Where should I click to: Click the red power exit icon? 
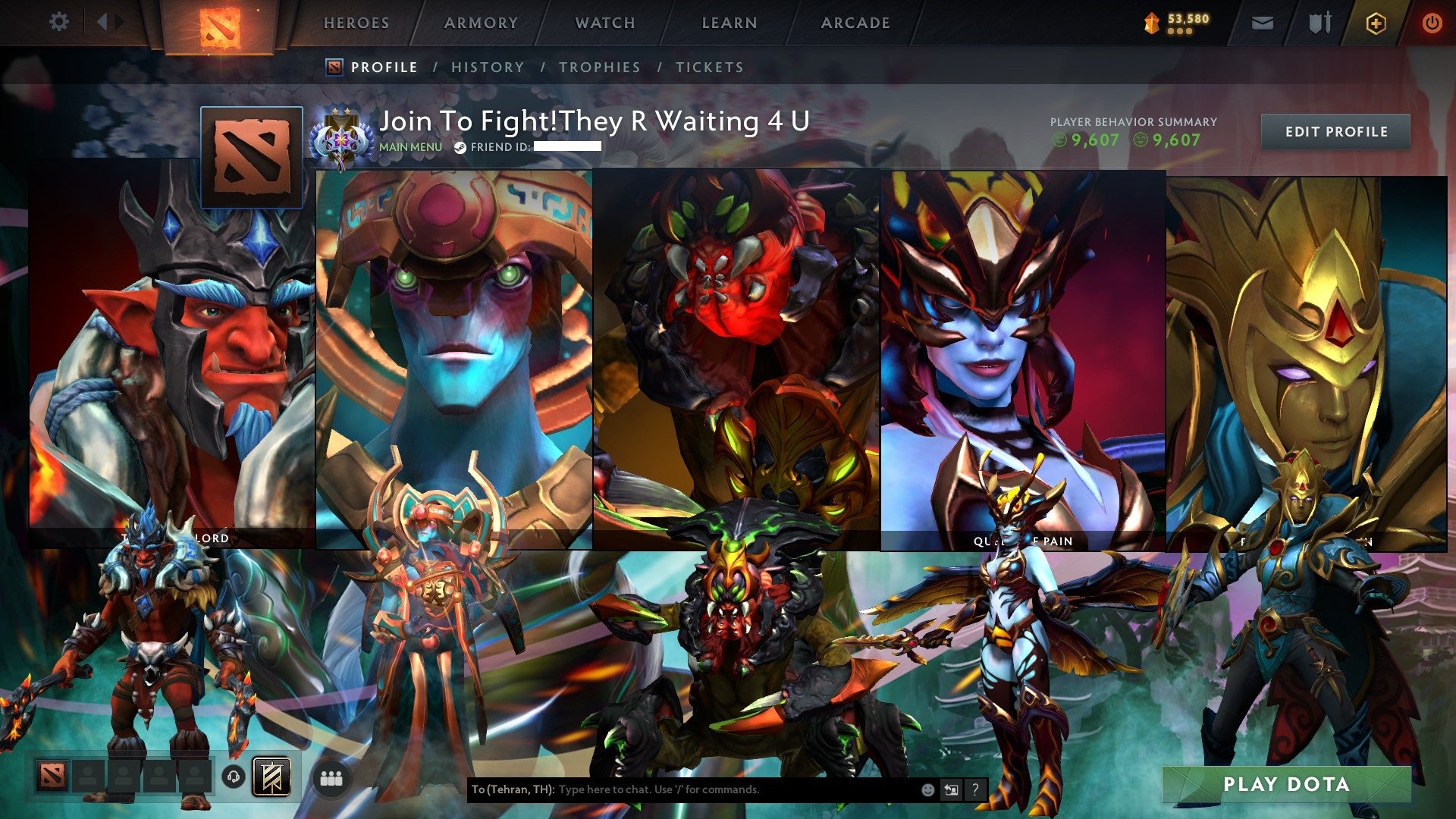tap(1432, 23)
